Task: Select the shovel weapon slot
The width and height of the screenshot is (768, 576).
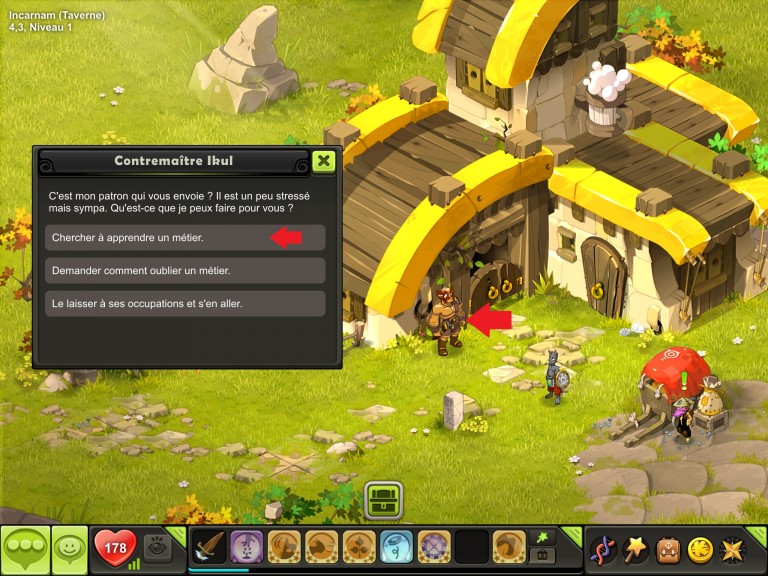Action: pos(209,548)
